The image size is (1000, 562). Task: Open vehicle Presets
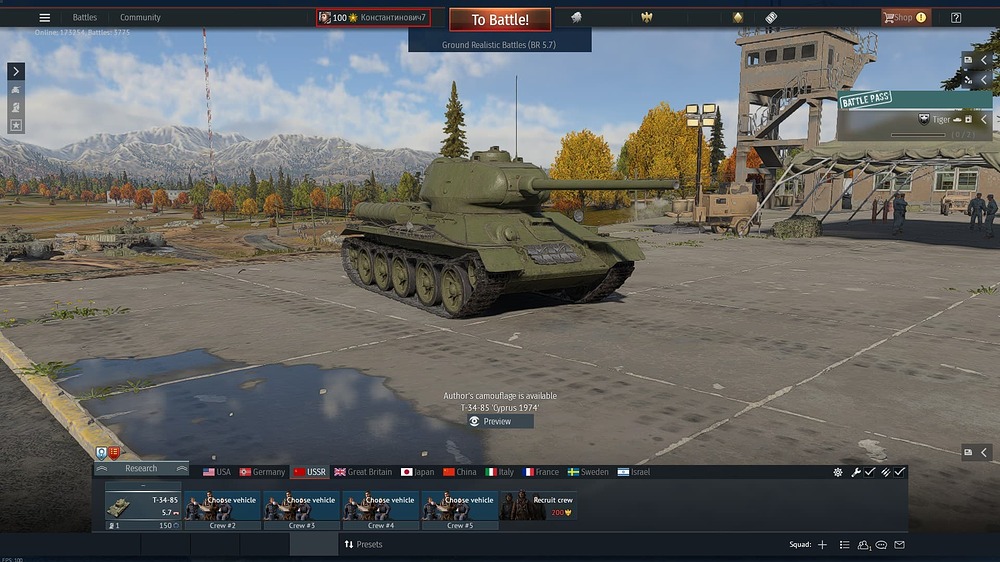coord(363,544)
